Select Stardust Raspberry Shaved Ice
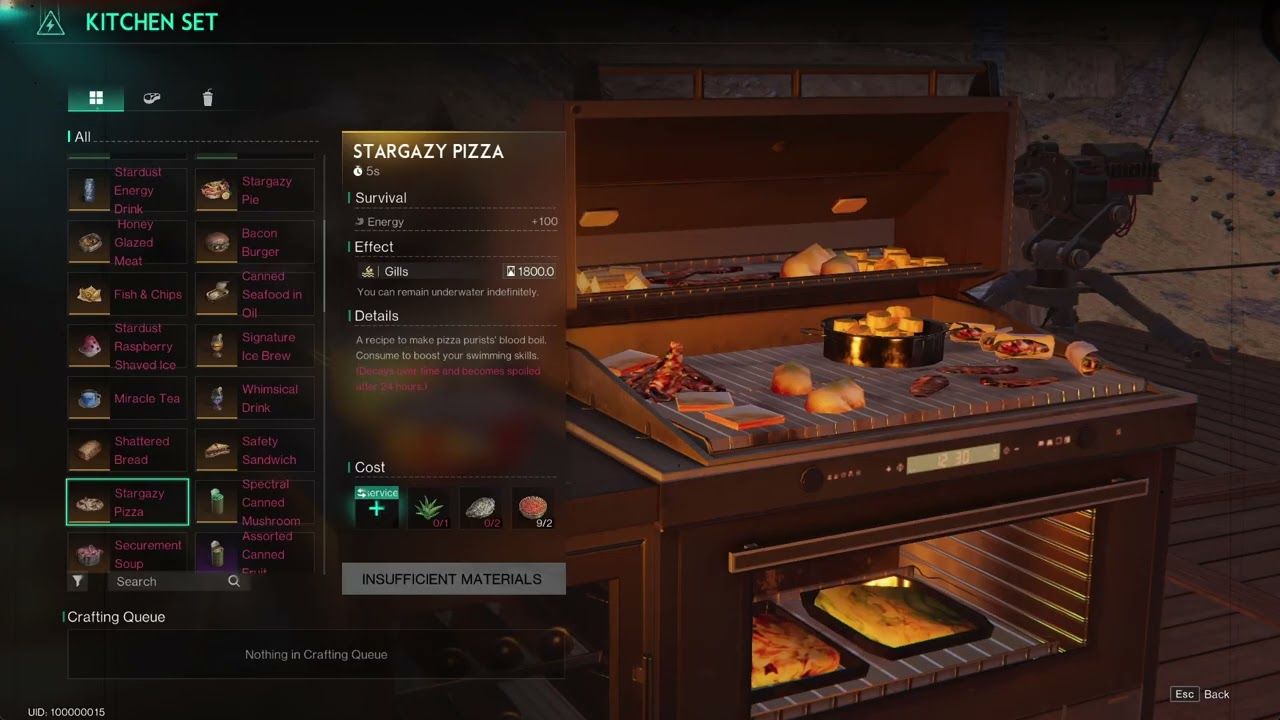 [127, 346]
